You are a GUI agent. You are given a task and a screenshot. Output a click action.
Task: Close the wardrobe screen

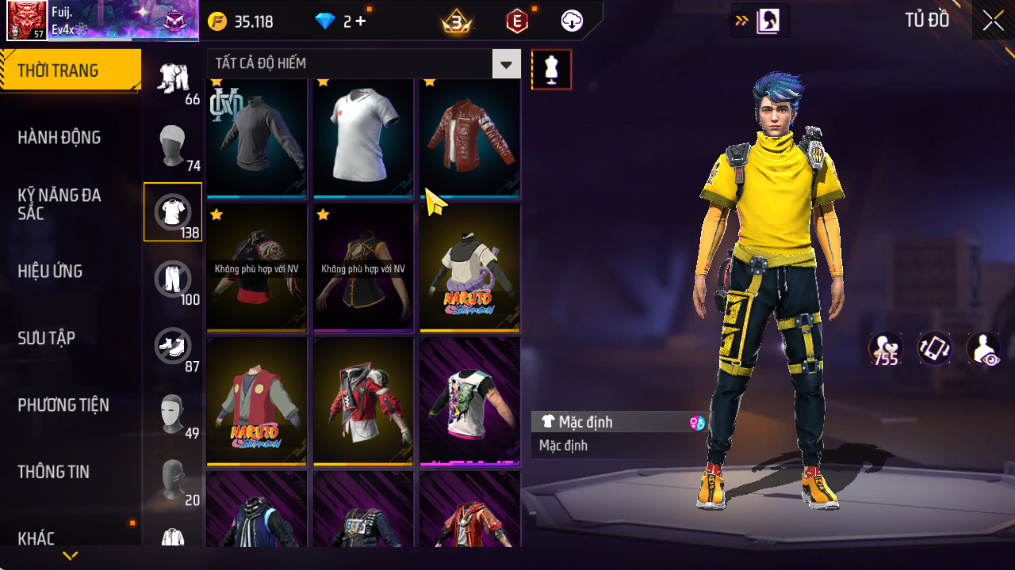coord(992,21)
